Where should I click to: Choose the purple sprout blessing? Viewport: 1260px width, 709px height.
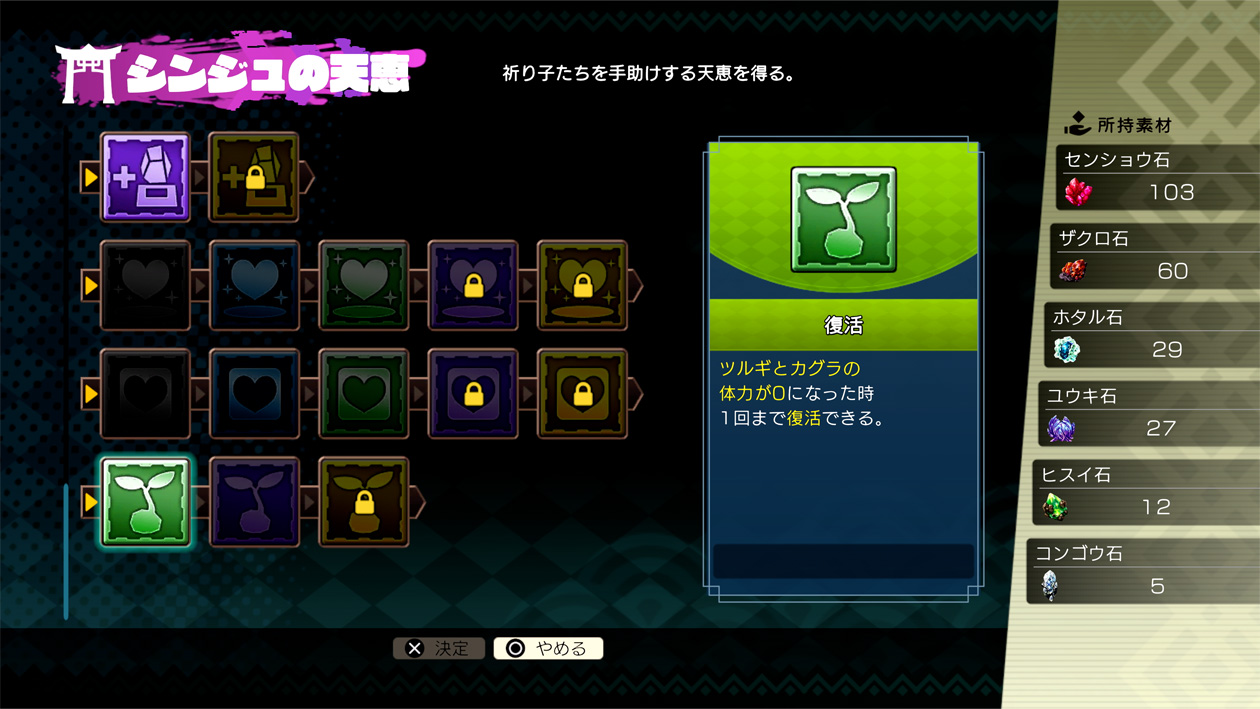254,501
